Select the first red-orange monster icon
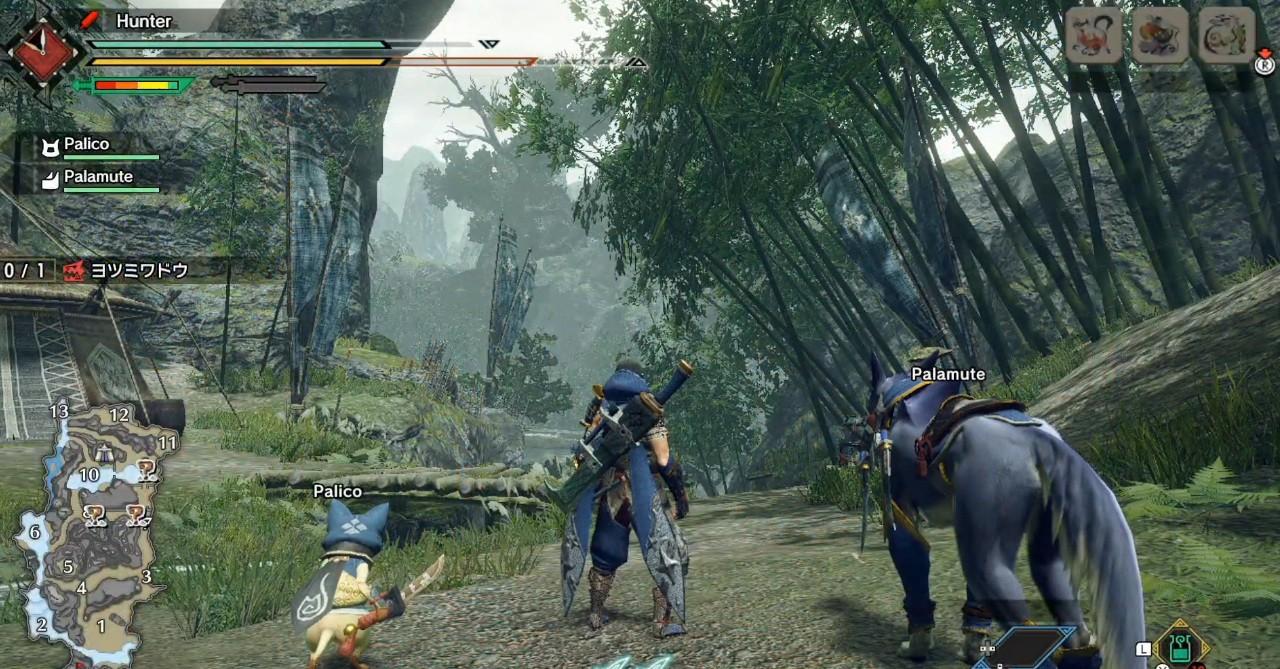Image resolution: width=1280 pixels, height=669 pixels. tap(1093, 34)
